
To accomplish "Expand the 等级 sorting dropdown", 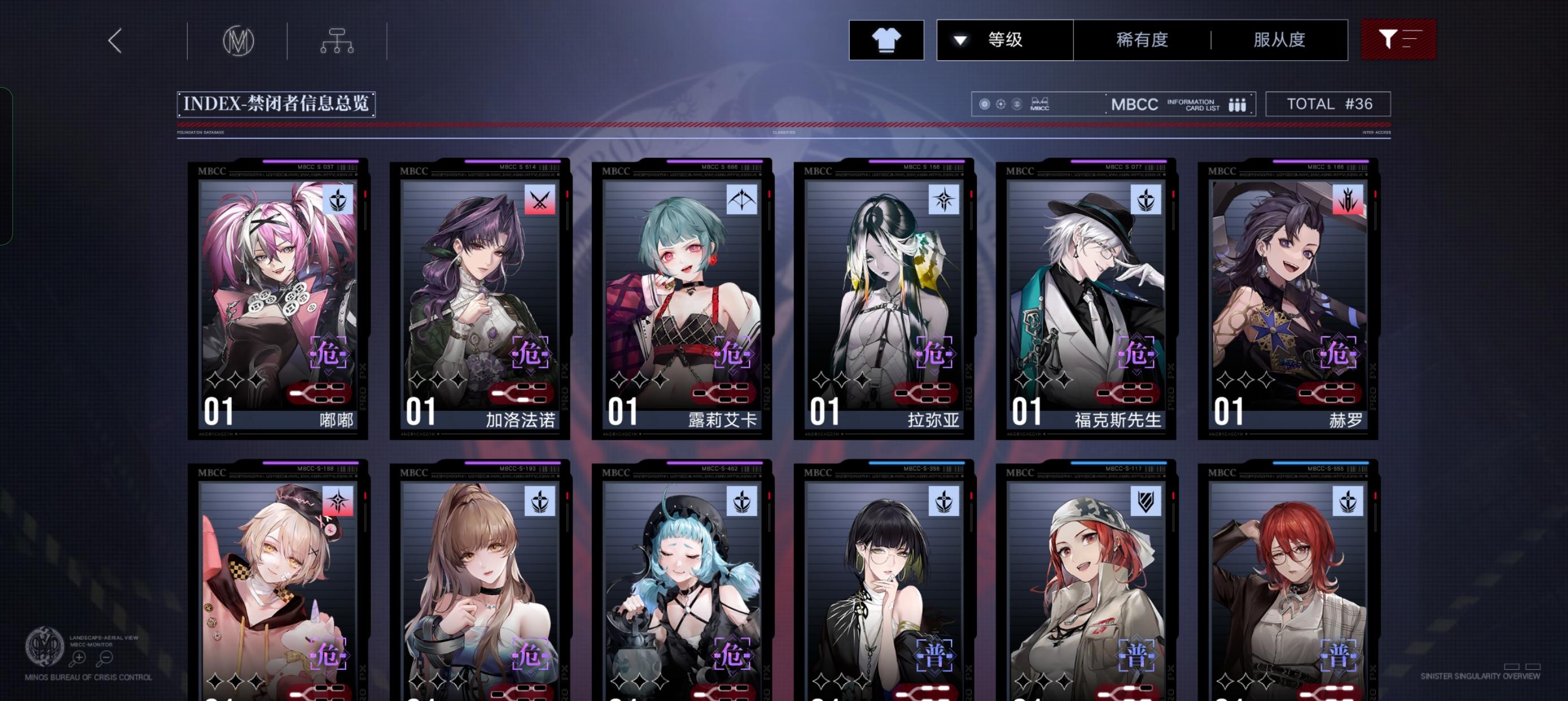I will click(x=1005, y=39).
